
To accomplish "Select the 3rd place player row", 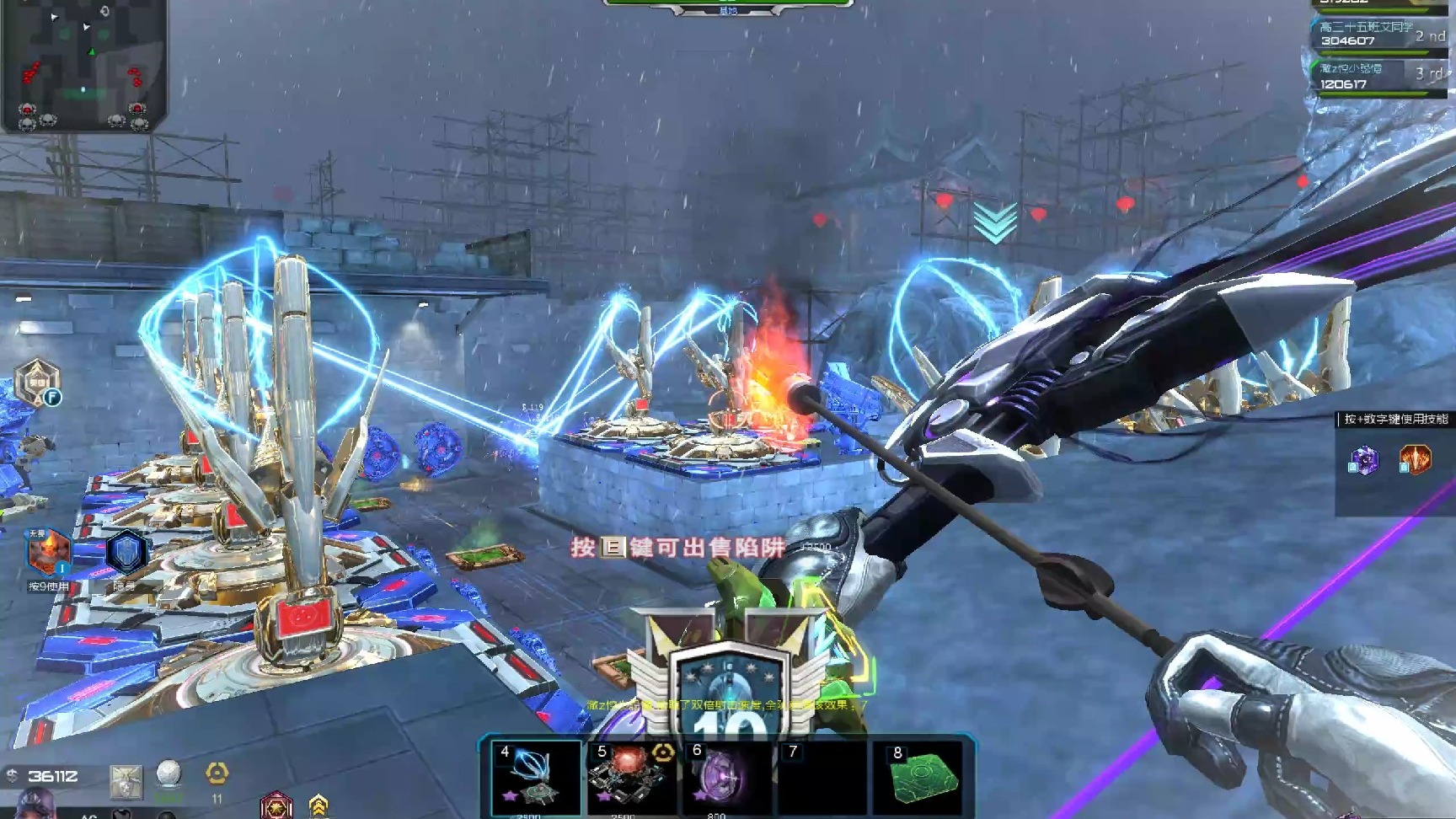I will (1379, 77).
